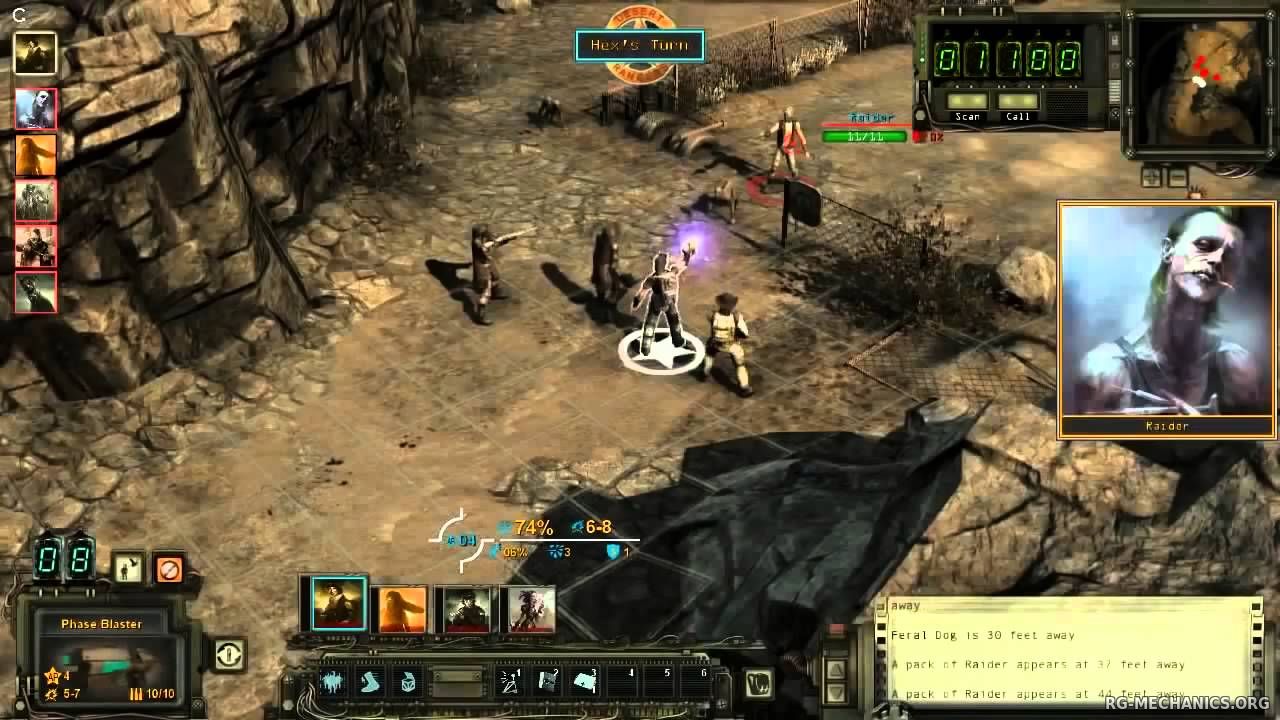This screenshot has width=1280, height=720.
Task: Select the fourth party member portrait
Action: coord(530,608)
